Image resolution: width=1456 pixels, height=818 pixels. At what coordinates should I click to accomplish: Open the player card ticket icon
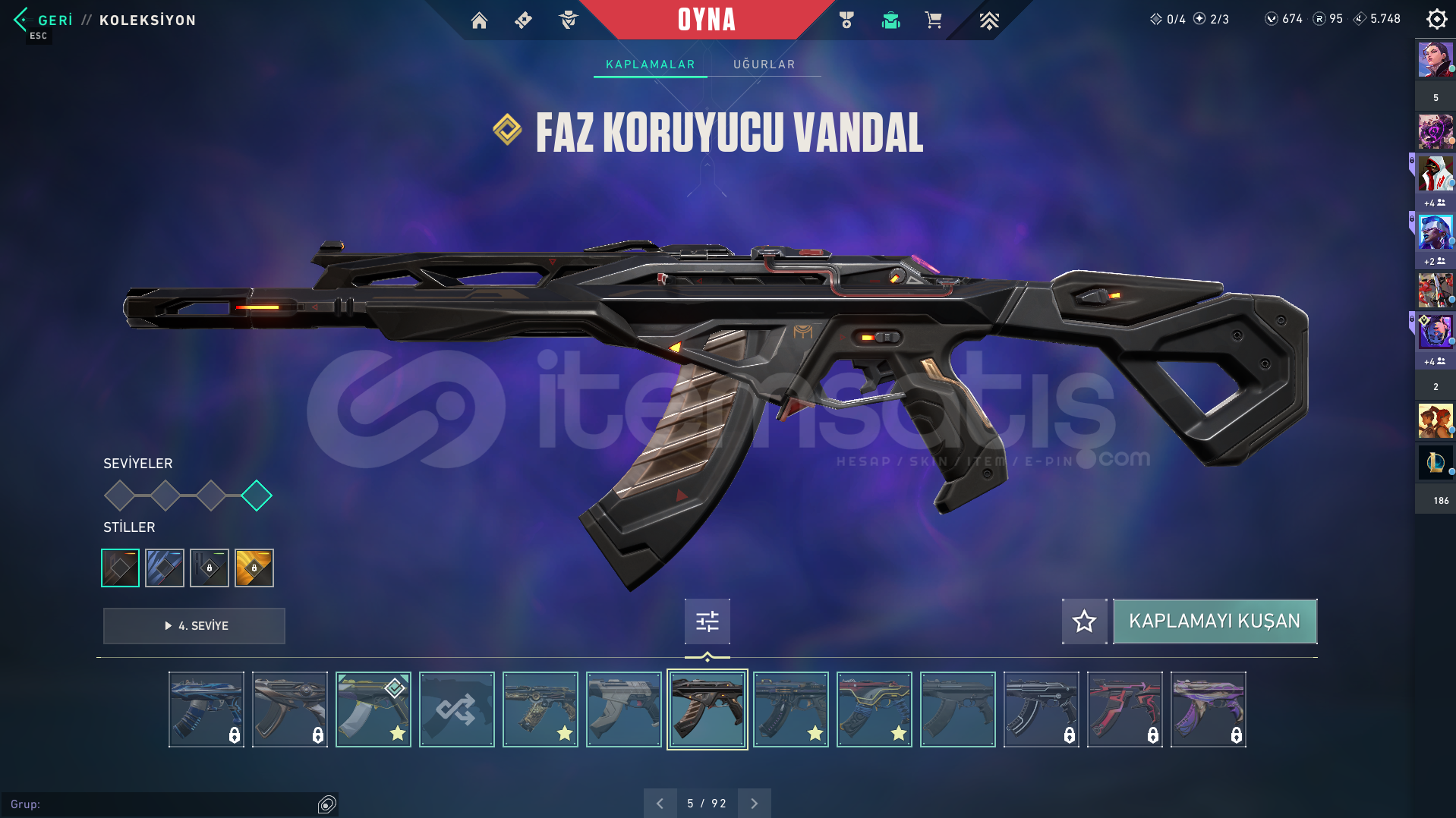point(522,20)
